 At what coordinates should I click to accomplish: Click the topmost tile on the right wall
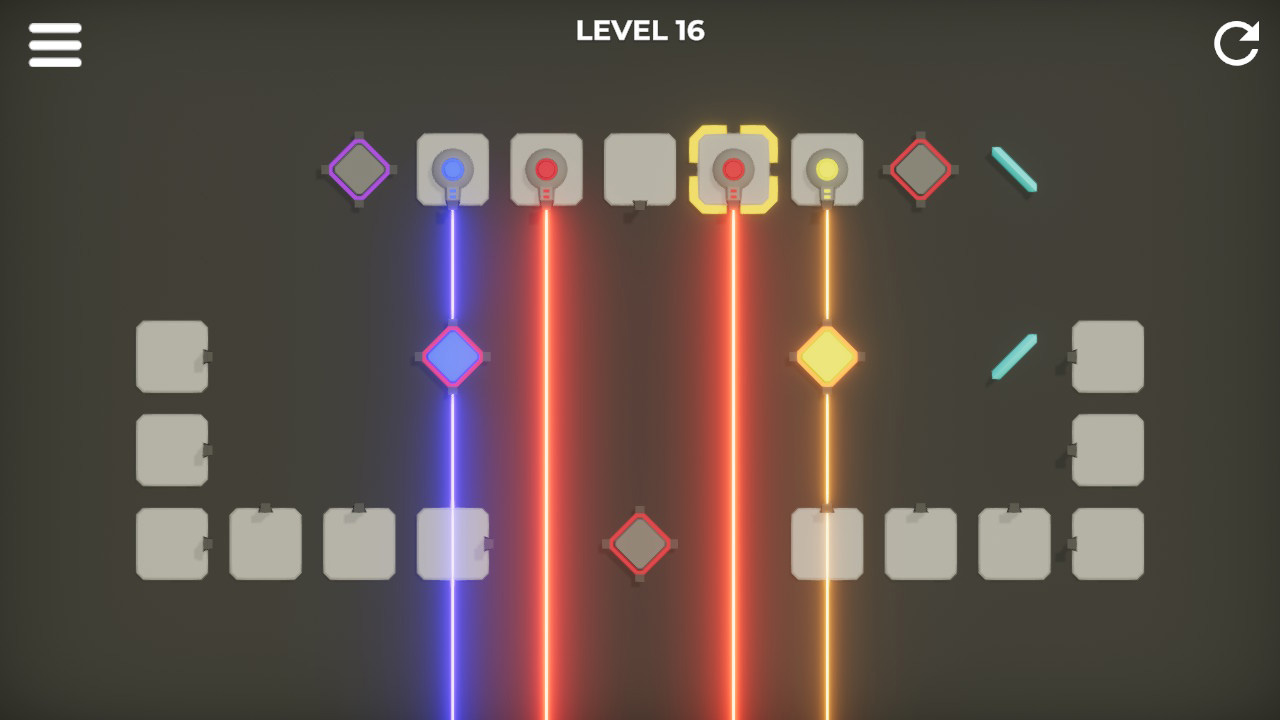[x=1108, y=357]
